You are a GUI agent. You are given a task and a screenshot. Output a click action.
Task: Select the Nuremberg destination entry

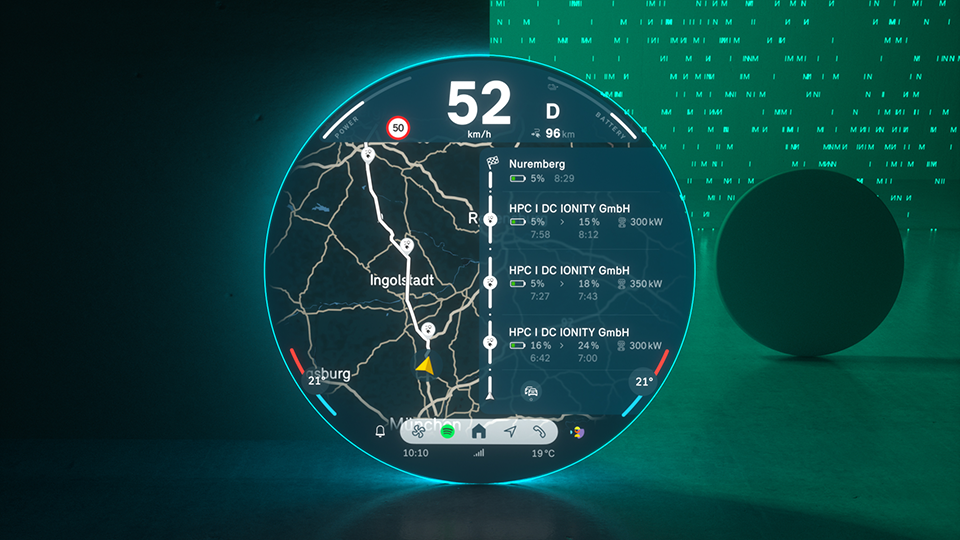coord(560,170)
